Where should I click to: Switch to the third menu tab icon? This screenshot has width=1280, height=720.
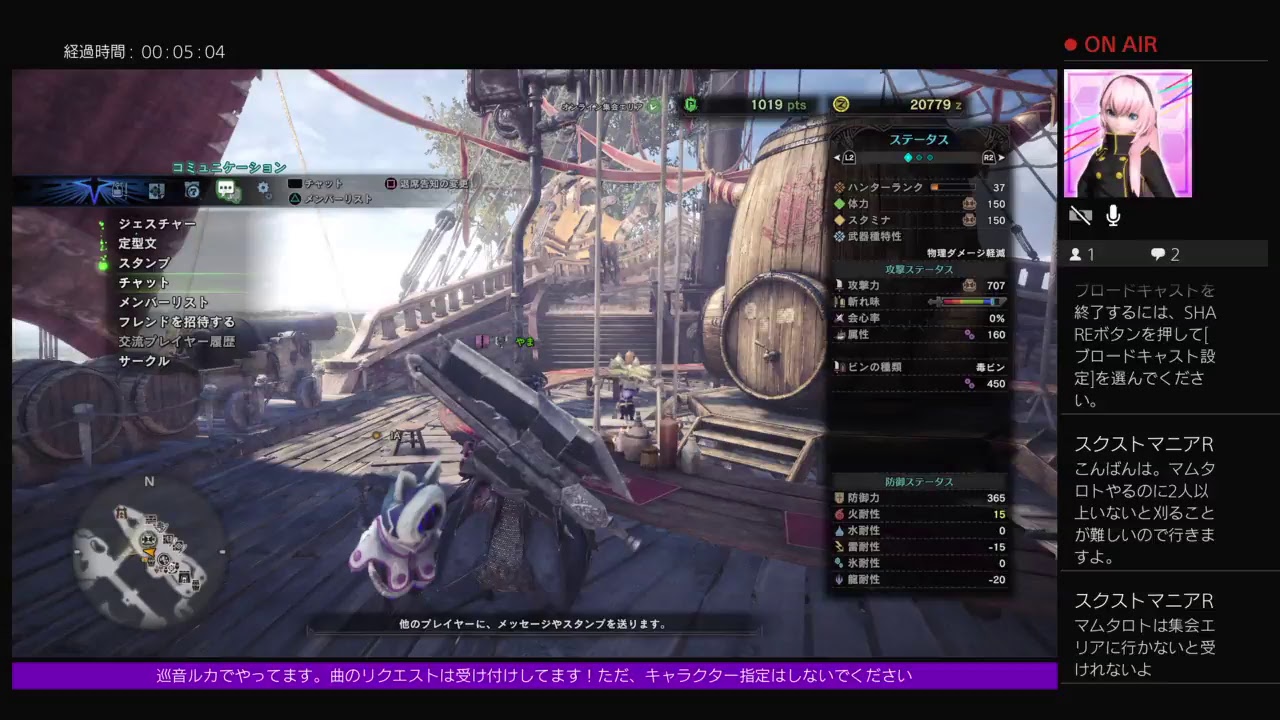point(192,189)
